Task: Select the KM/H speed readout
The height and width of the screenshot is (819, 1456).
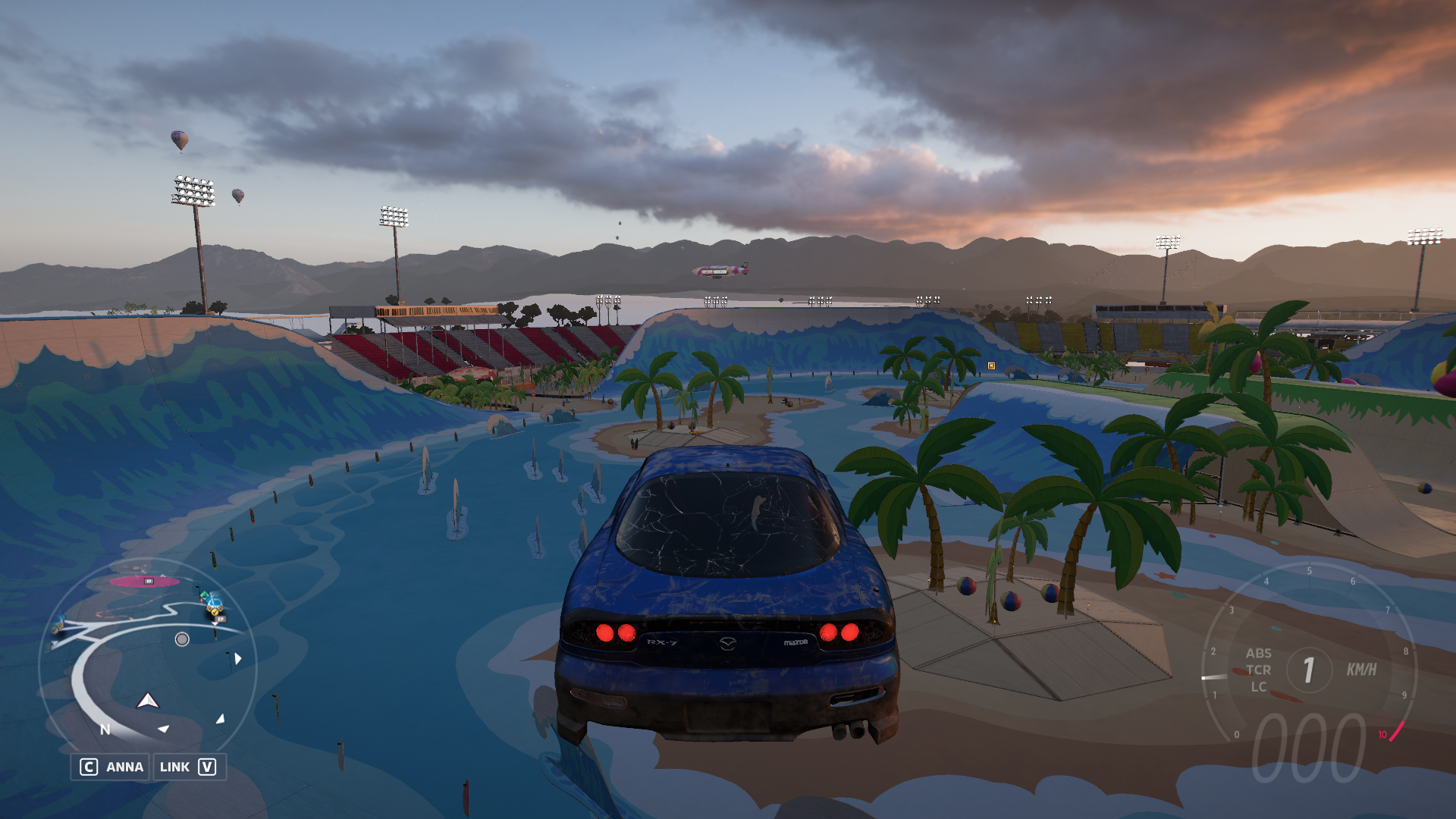Action: click(x=1362, y=668)
